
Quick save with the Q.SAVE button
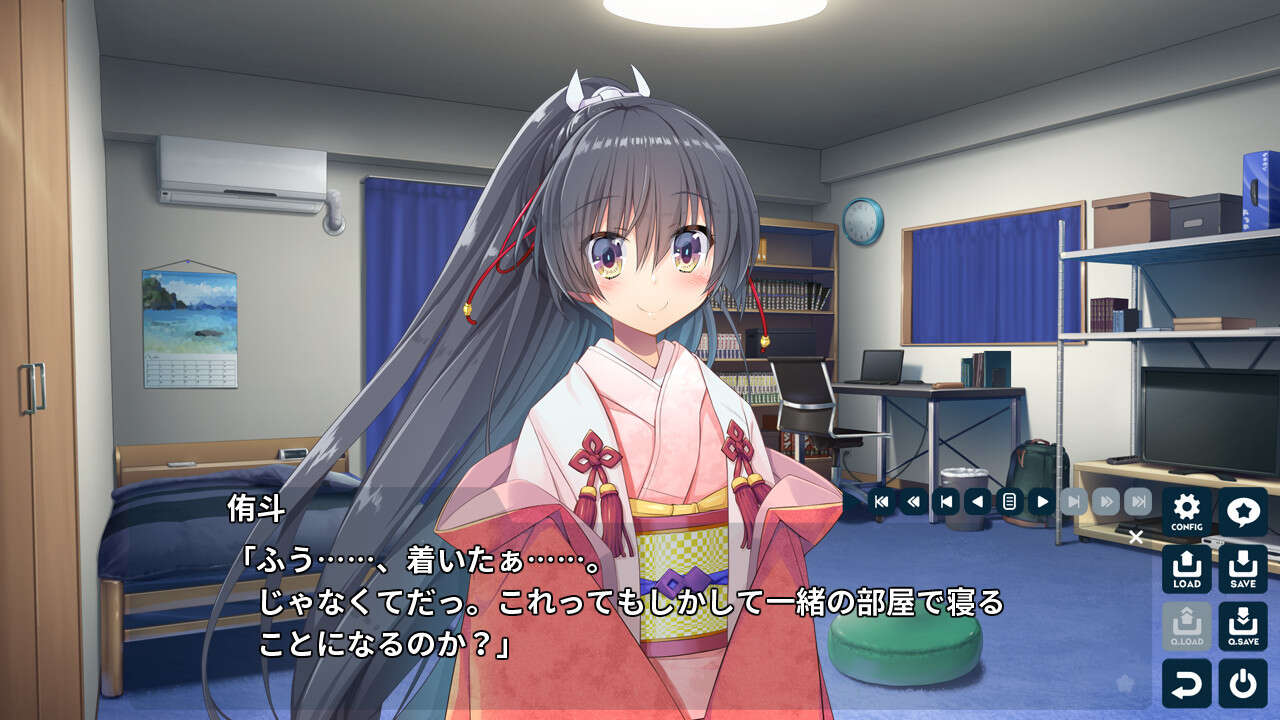1243,626
